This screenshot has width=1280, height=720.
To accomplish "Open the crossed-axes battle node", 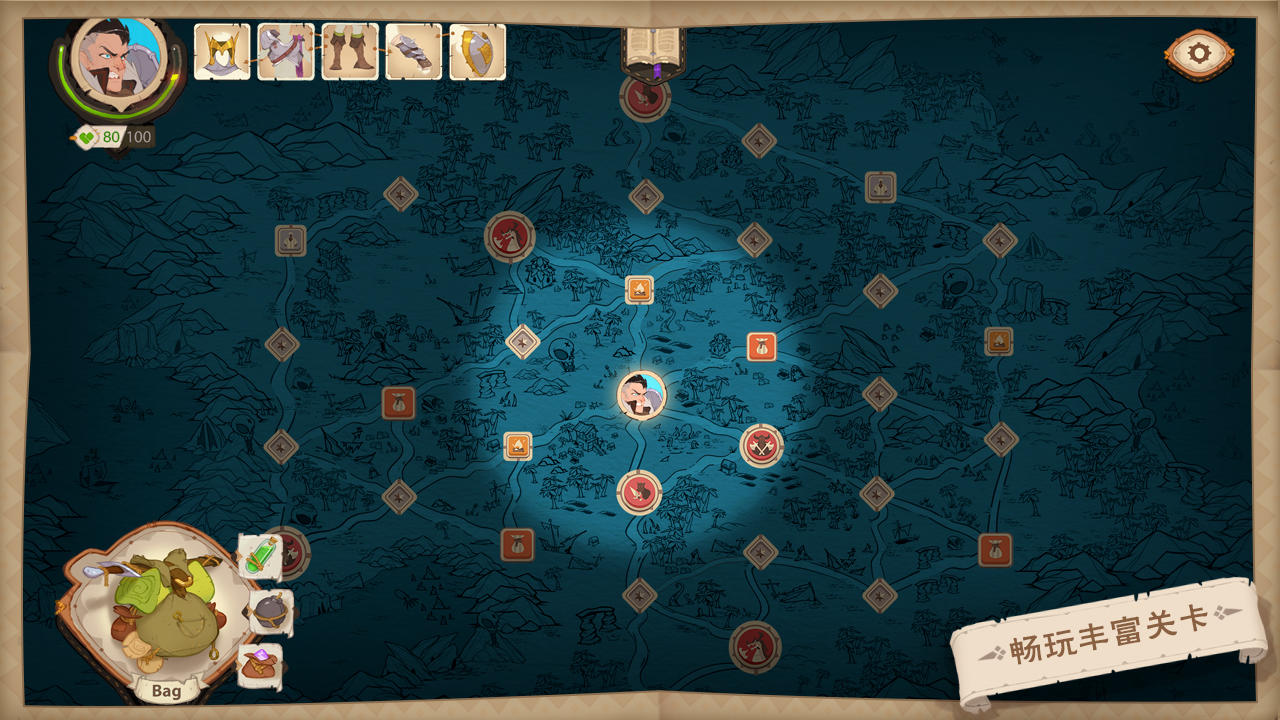I will (758, 448).
